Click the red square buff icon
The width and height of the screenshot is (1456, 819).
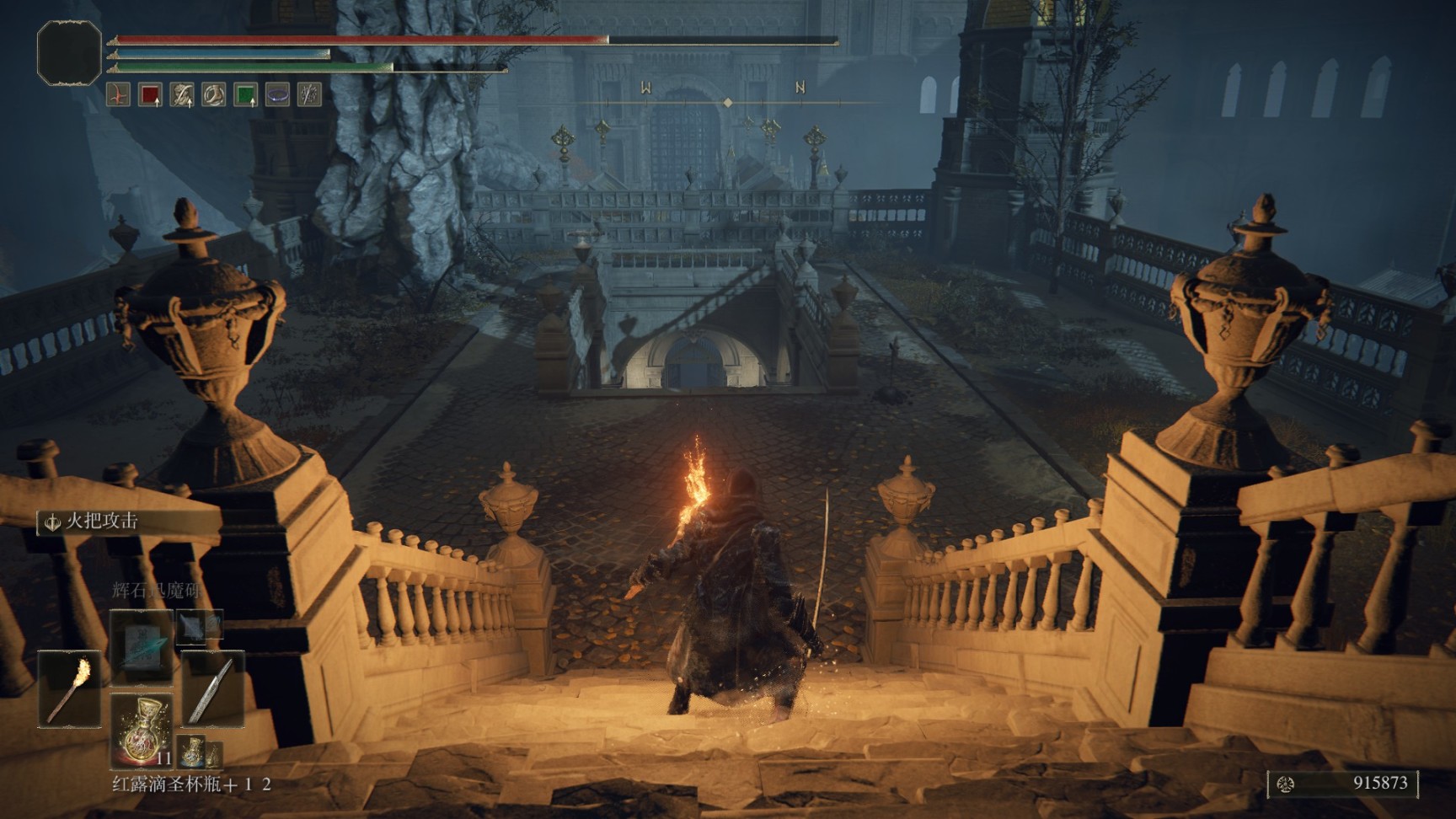[150, 94]
